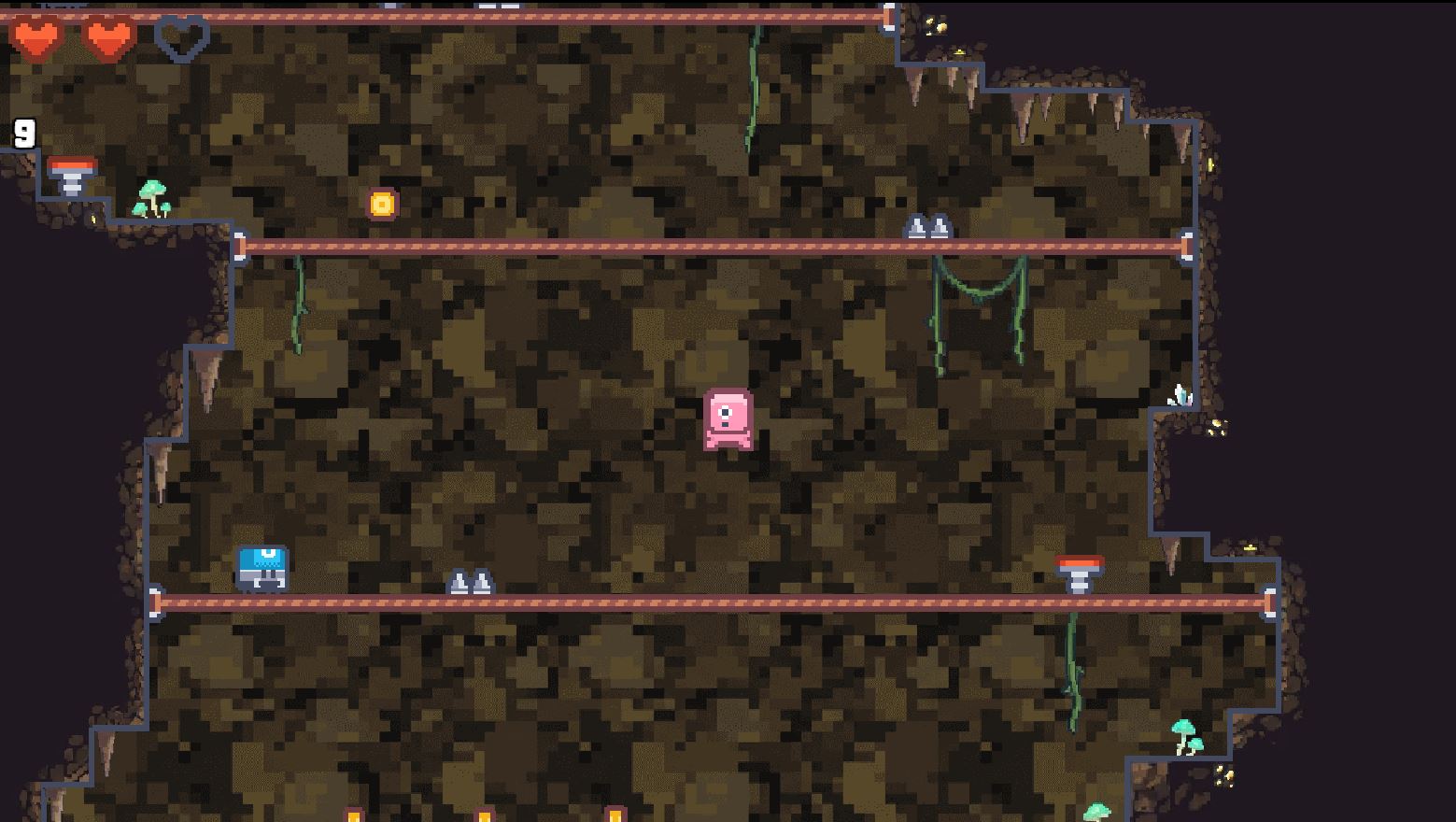Screen dimensions: 1456x822
Task: Click the spikes on the upper right rope bridge
Action: (x=929, y=227)
